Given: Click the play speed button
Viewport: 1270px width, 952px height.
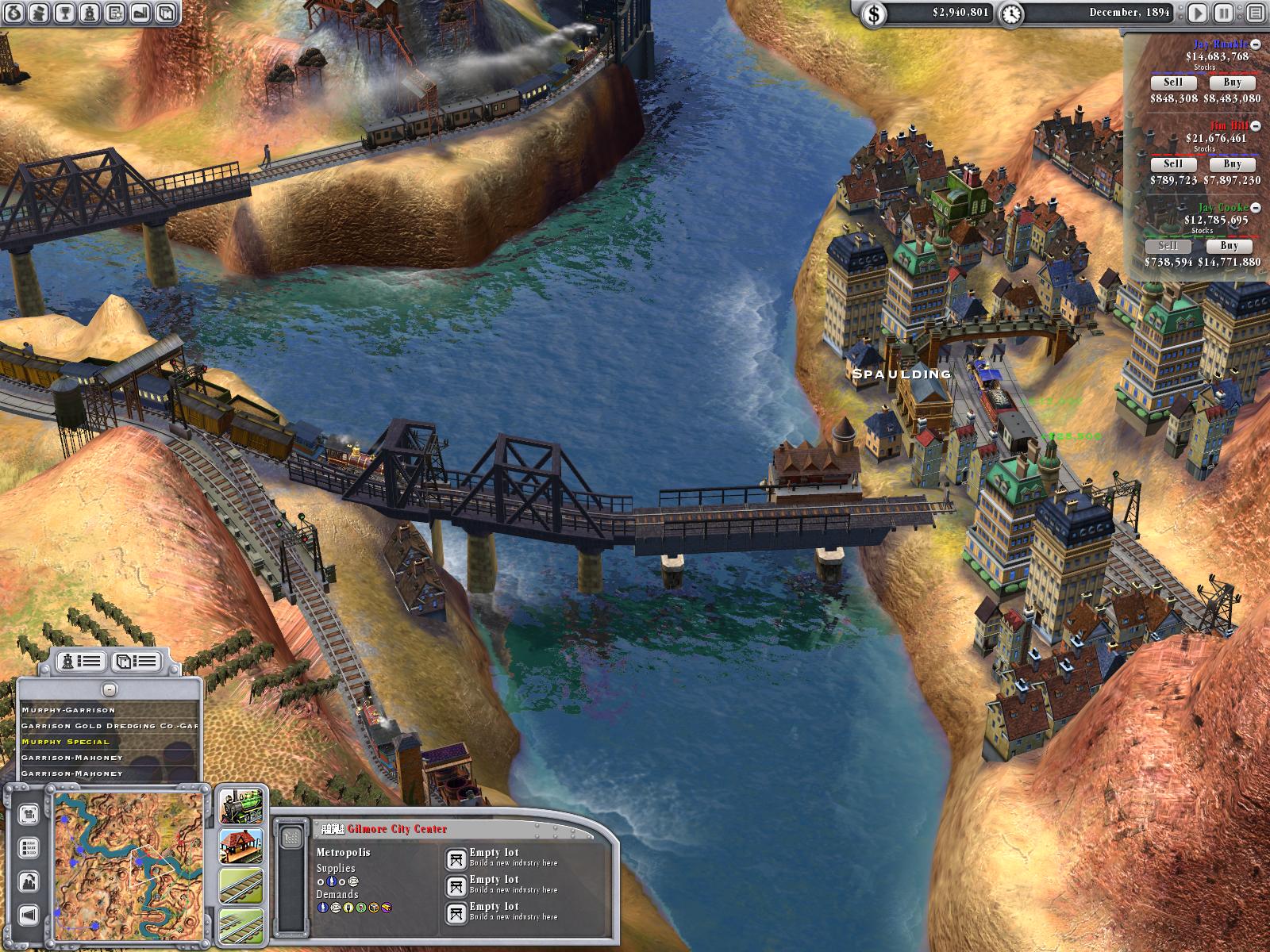Looking at the screenshot, I should (x=1199, y=13).
